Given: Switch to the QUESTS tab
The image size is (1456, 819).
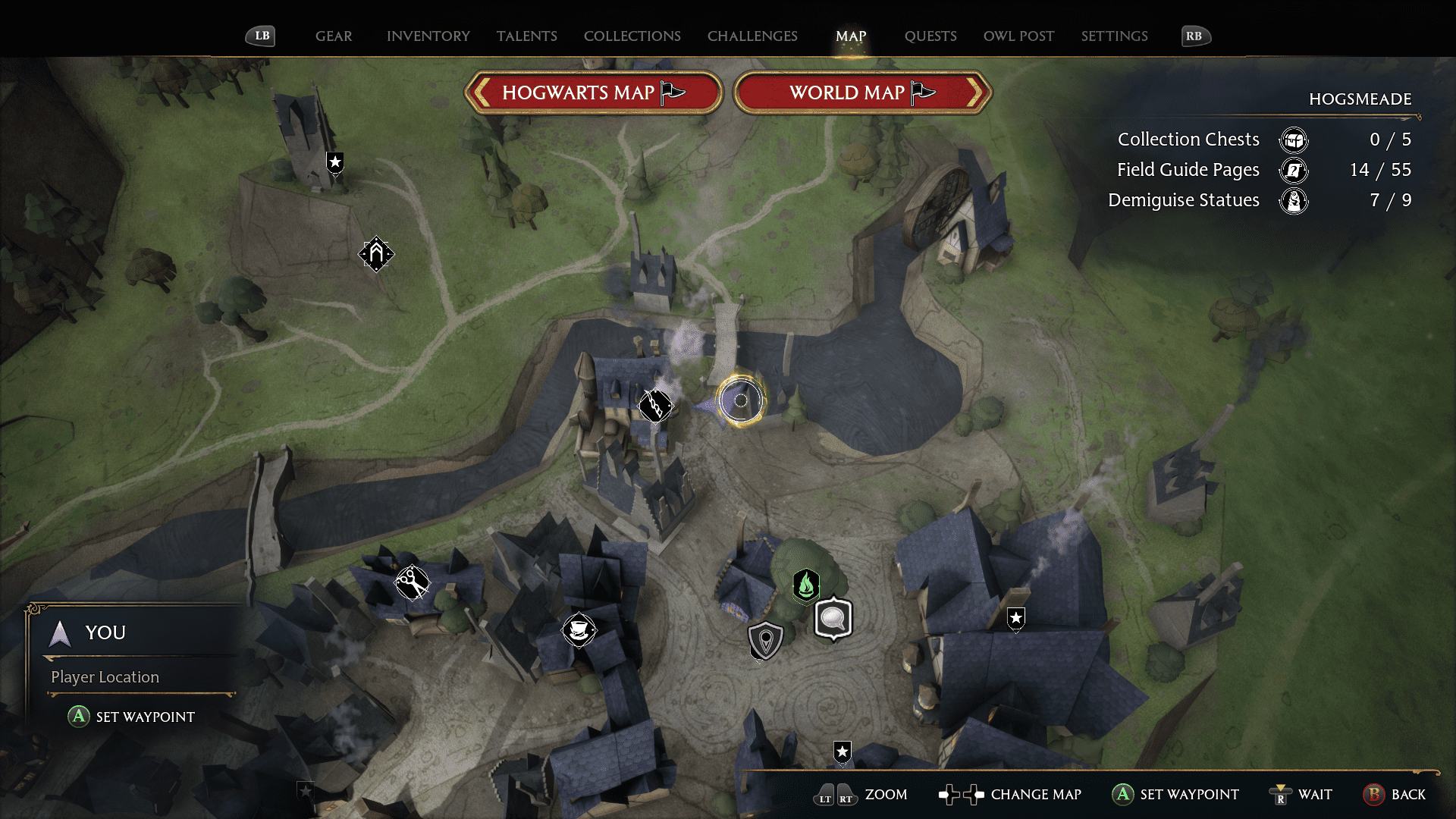Looking at the screenshot, I should click(x=930, y=36).
